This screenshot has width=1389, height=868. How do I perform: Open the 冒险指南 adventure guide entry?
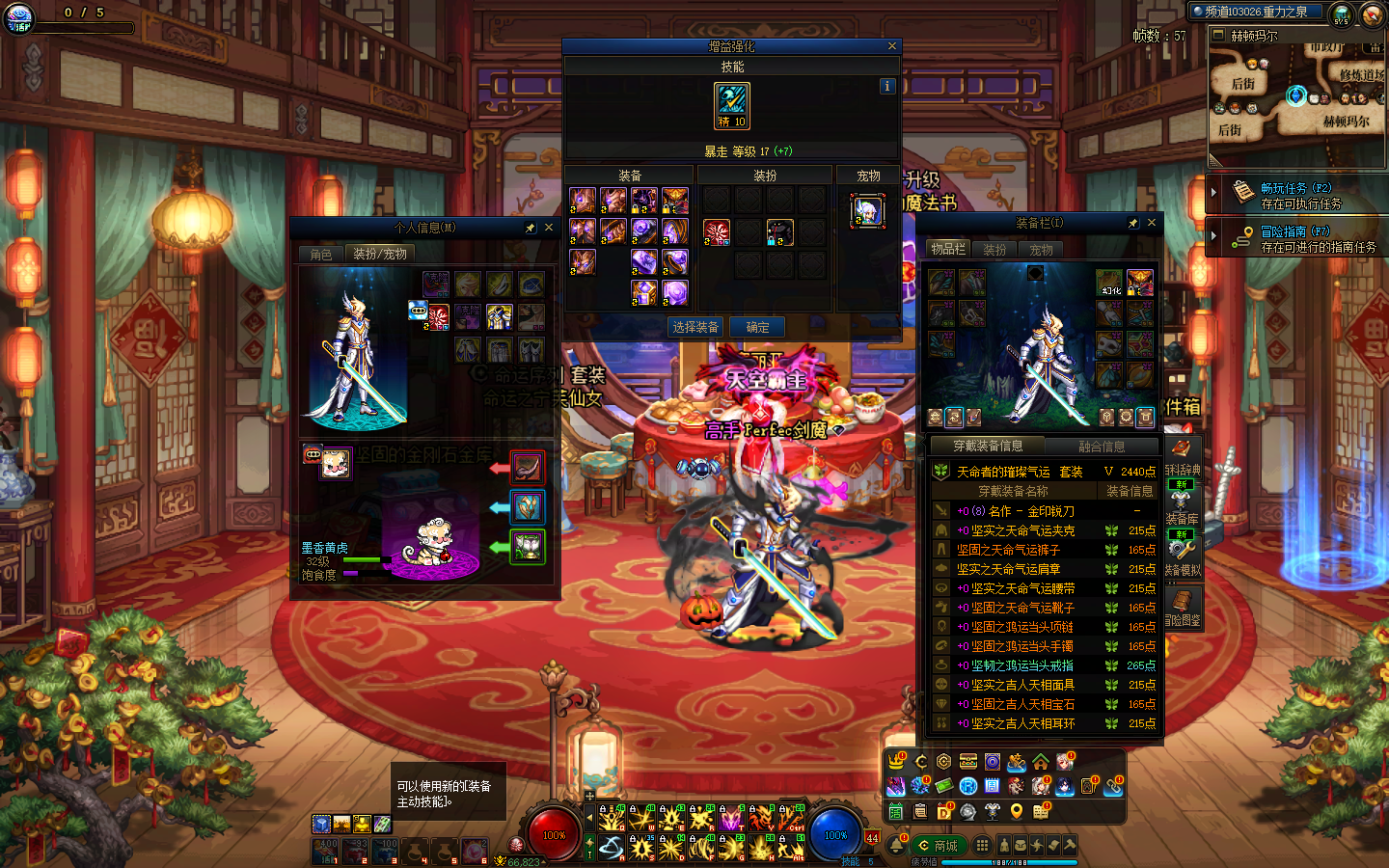[x=1295, y=238]
